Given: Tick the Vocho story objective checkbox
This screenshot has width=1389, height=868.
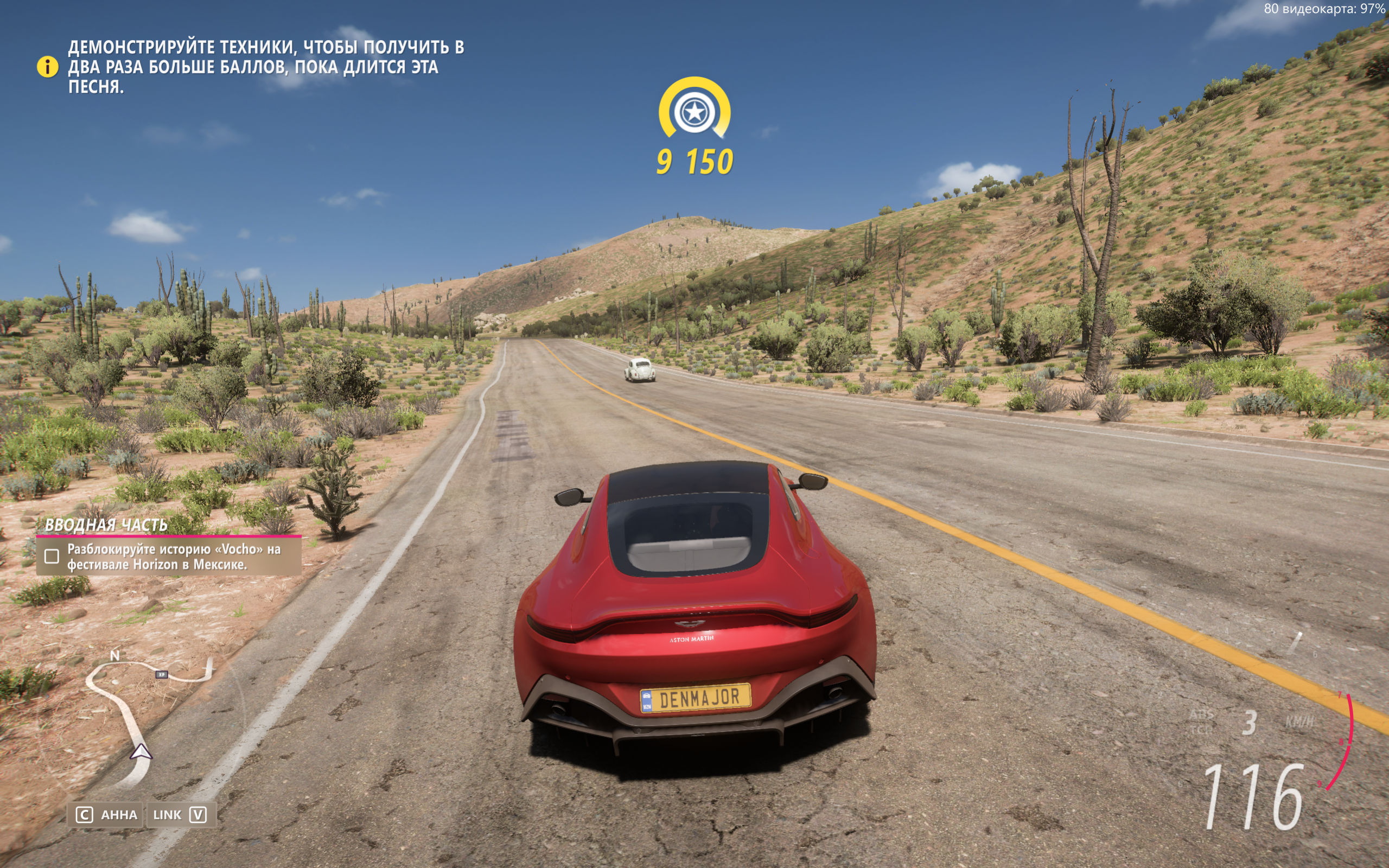Looking at the screenshot, I should click(x=52, y=556).
